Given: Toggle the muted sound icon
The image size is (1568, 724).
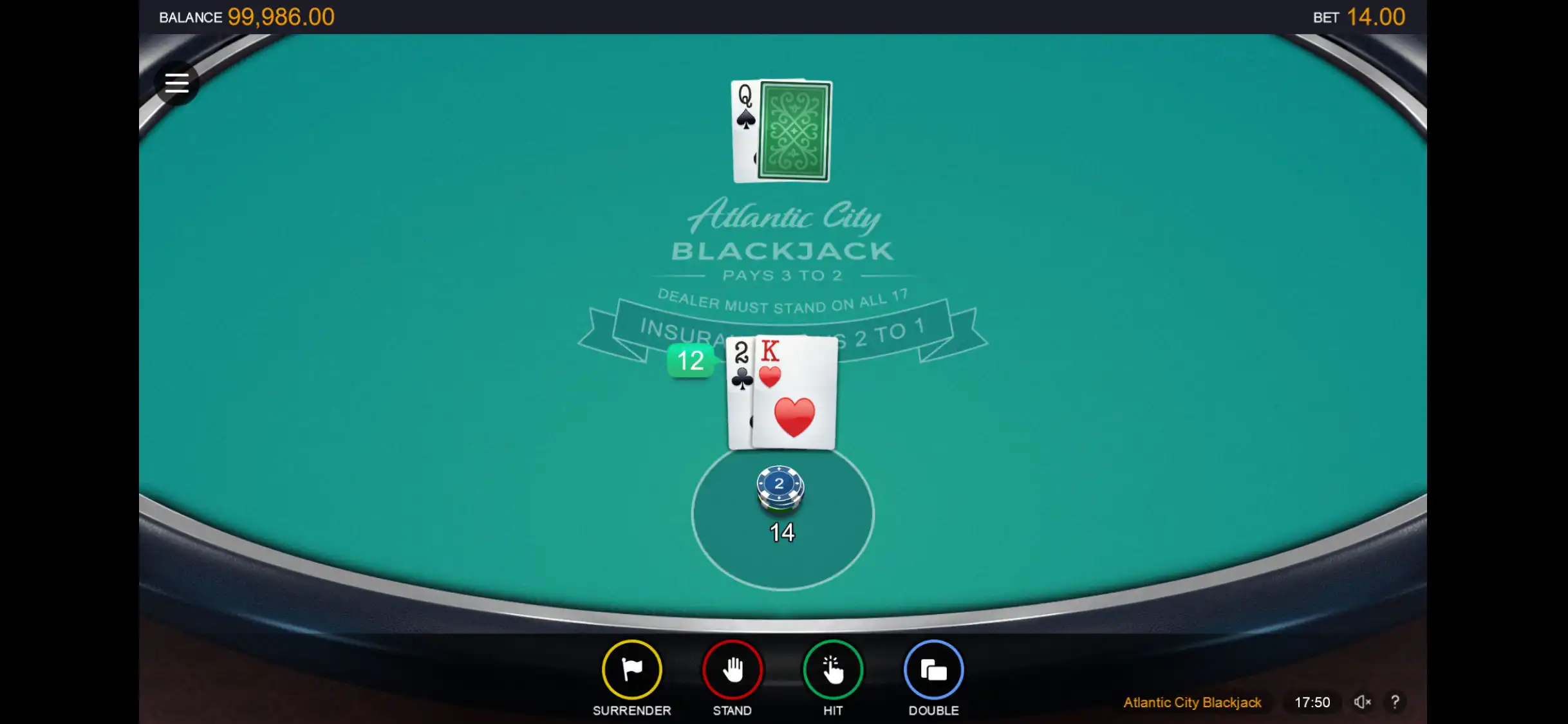Looking at the screenshot, I should (1361, 702).
